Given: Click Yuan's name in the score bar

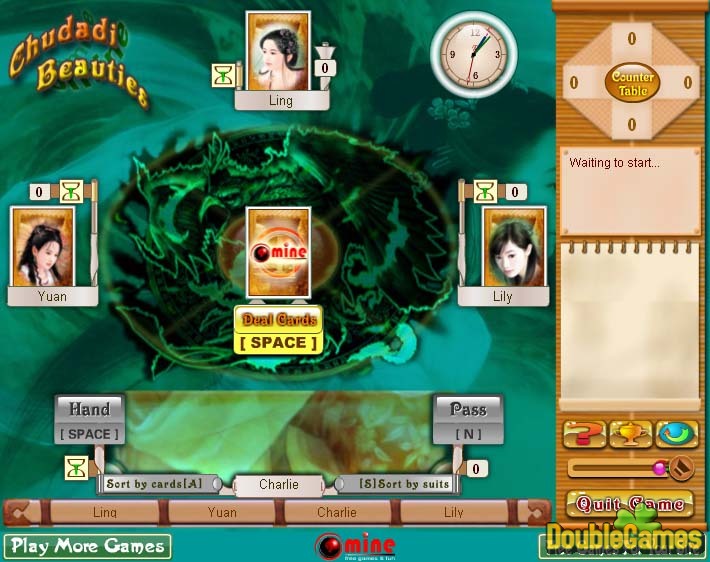Looking at the screenshot, I should (222, 512).
